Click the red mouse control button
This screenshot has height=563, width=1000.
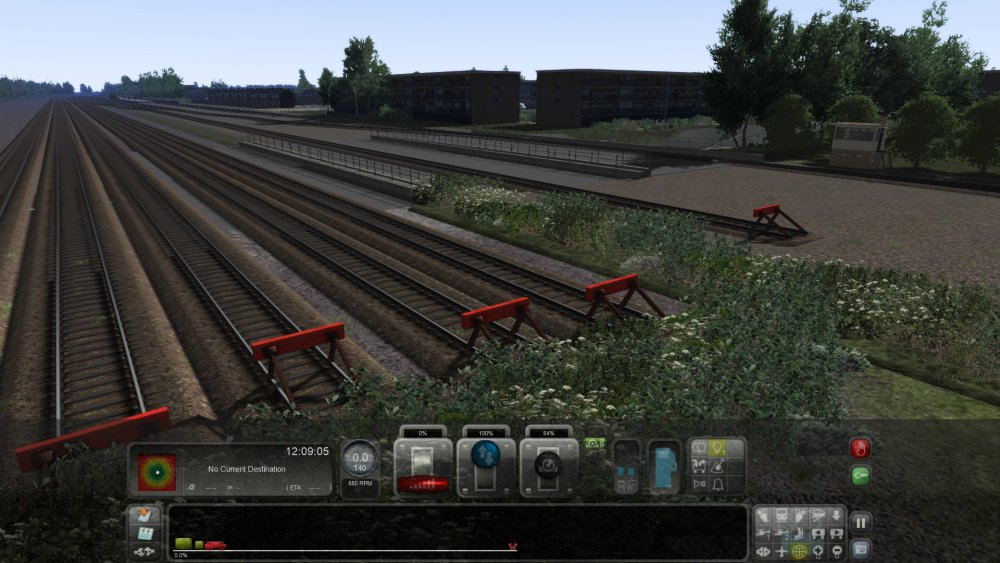(860, 448)
